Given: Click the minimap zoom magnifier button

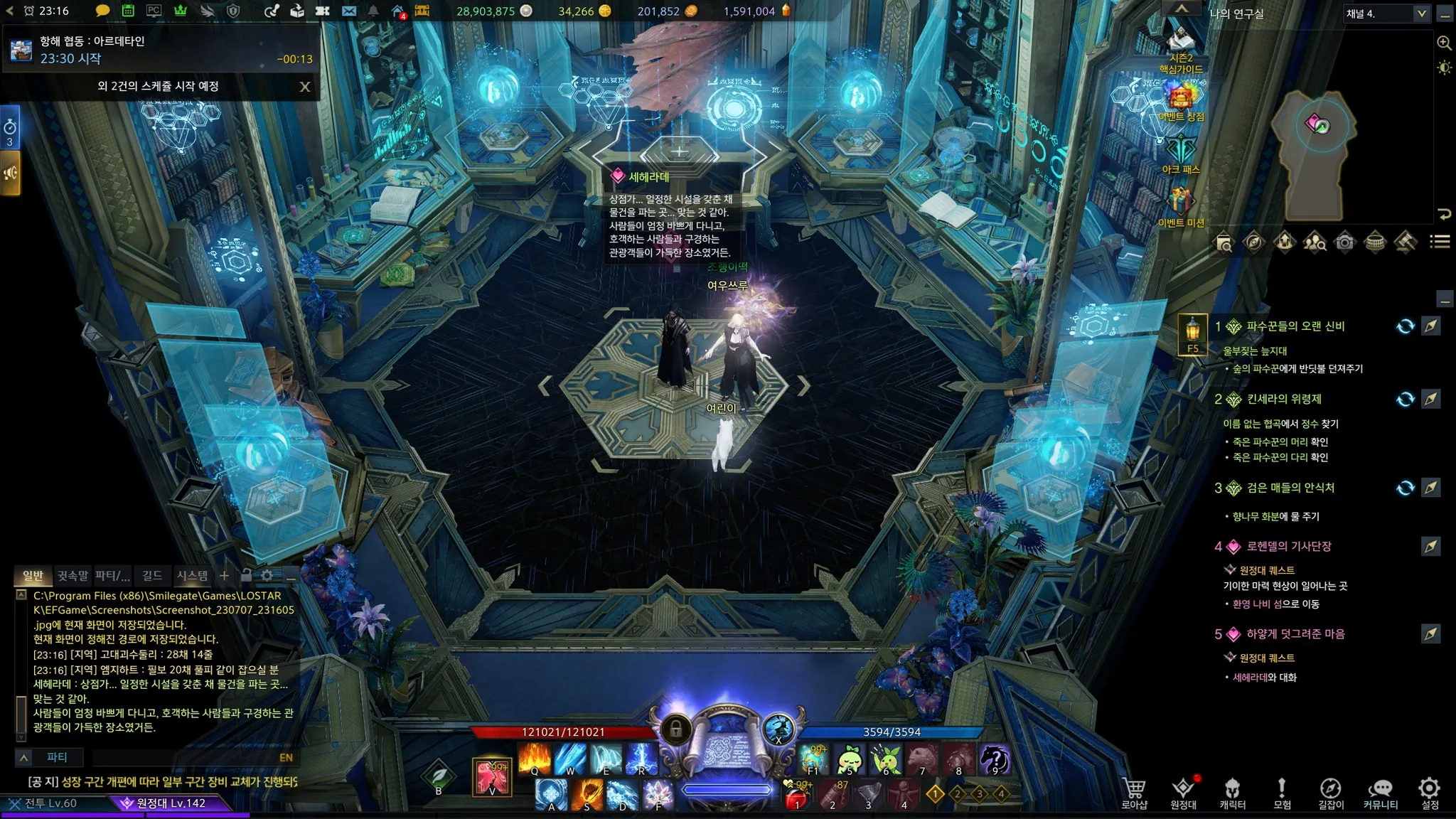Looking at the screenshot, I should pos(1444,43).
